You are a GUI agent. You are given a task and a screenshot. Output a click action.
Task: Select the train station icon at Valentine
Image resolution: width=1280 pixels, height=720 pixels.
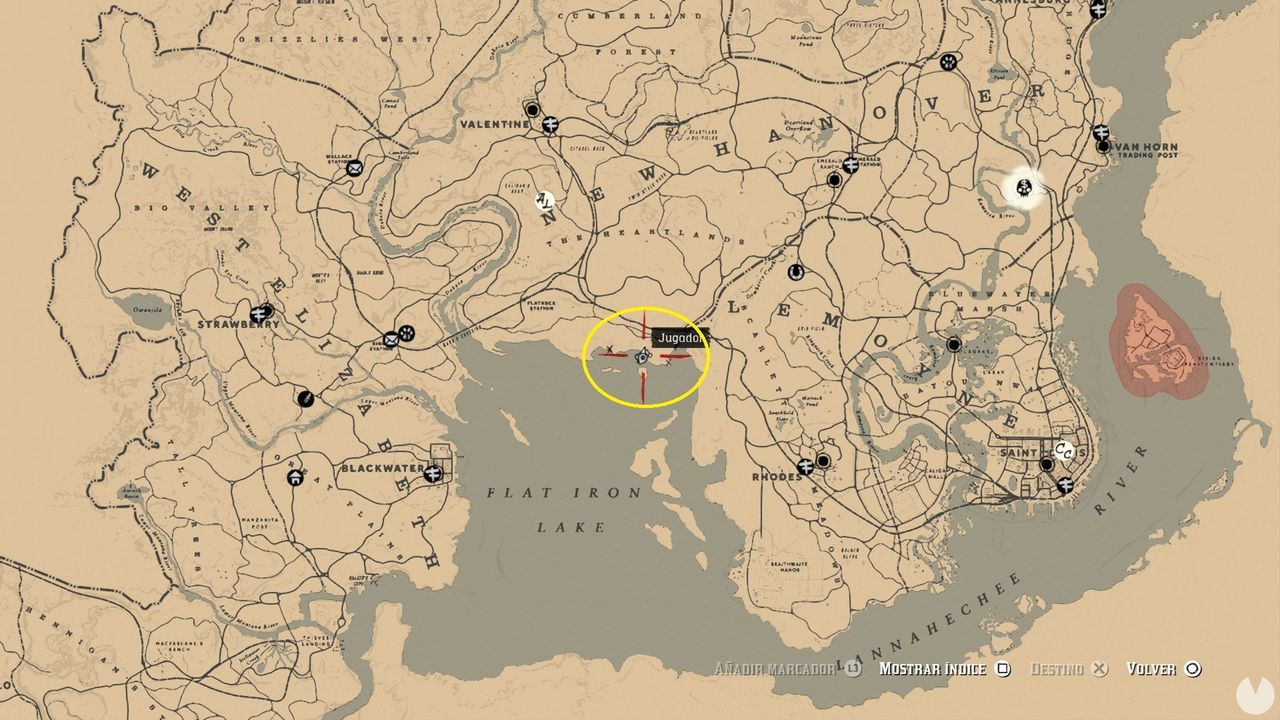550,125
